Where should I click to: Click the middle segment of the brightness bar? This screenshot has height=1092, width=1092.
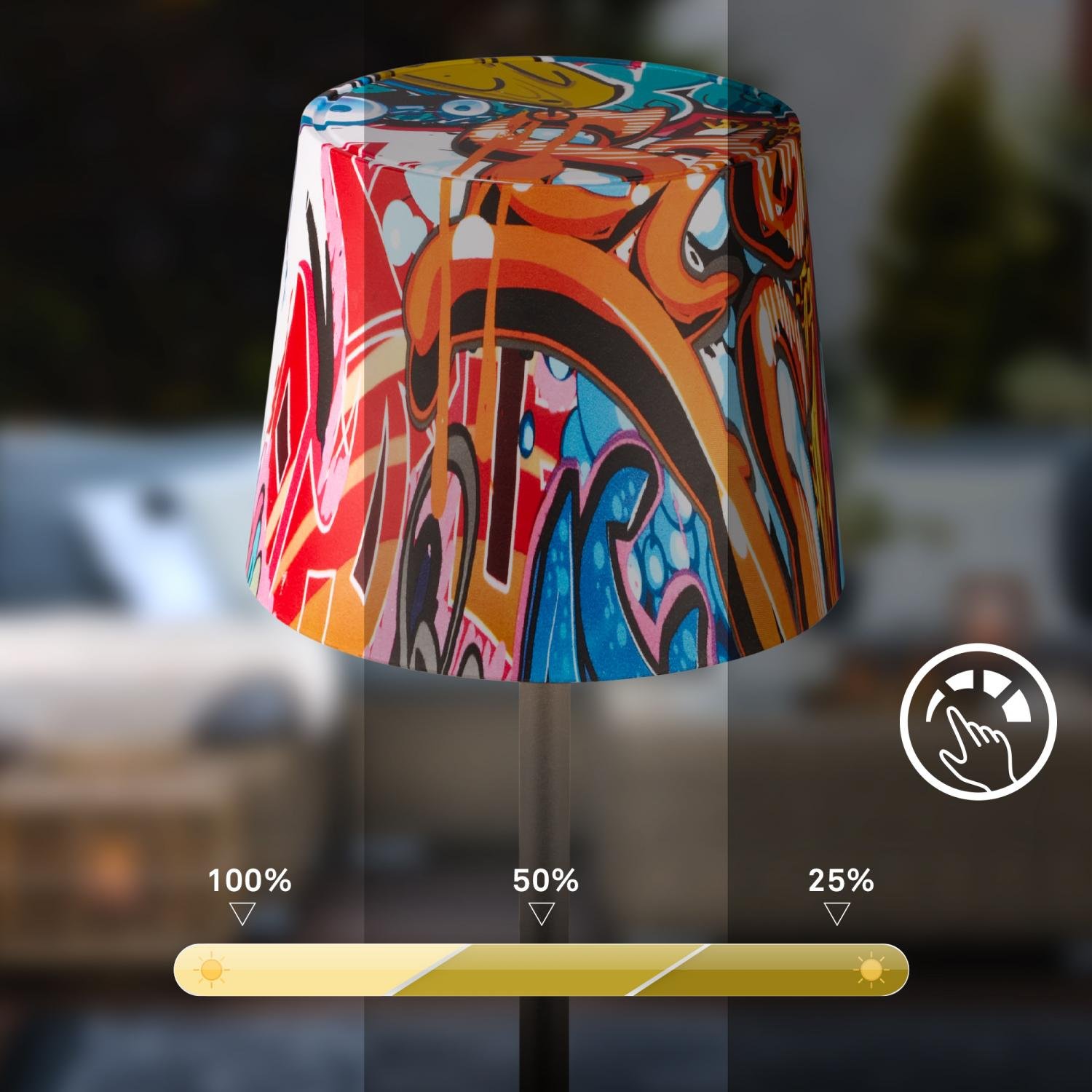click(x=546, y=970)
